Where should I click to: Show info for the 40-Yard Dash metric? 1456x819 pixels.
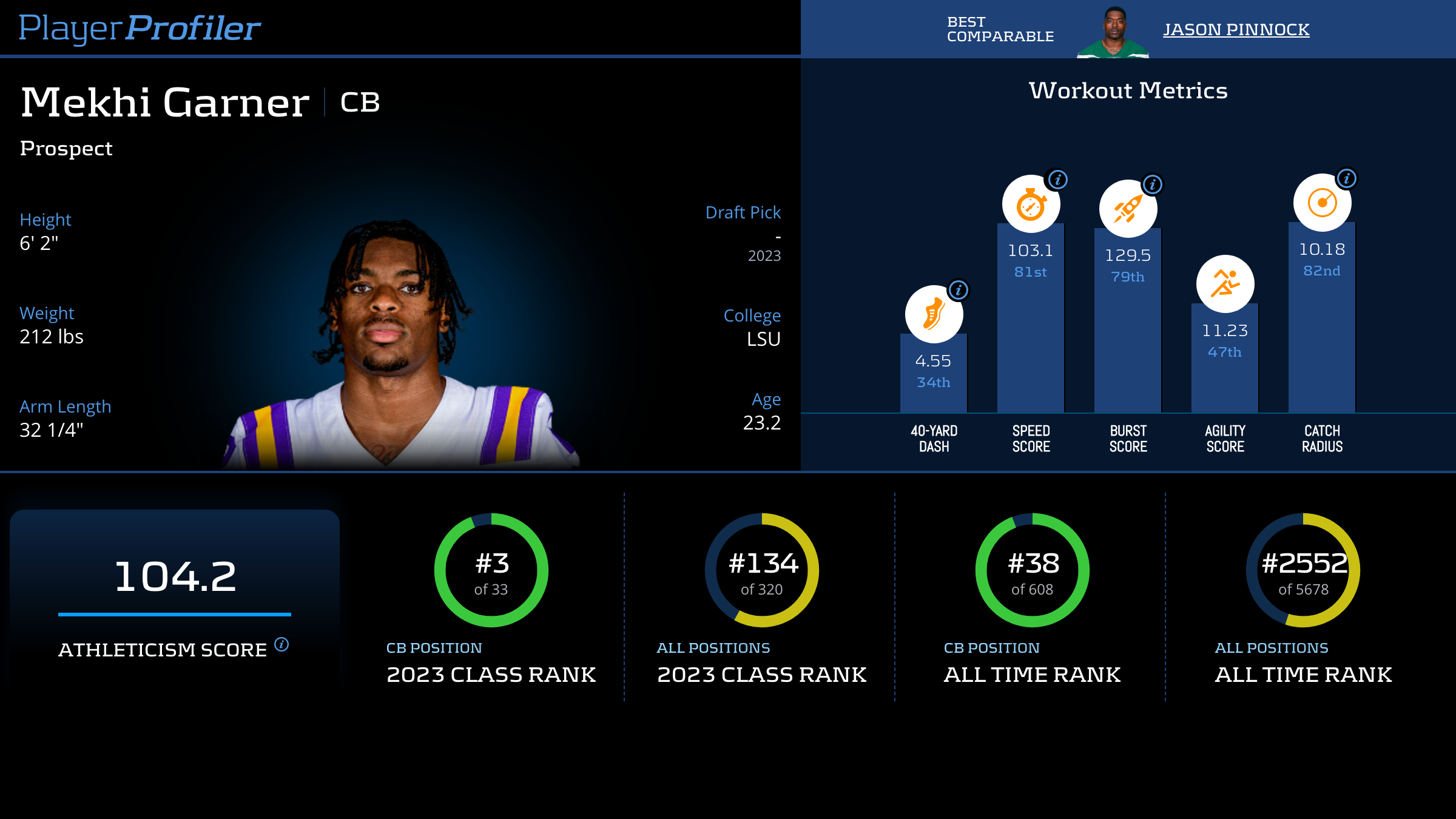pyautogui.click(x=959, y=290)
